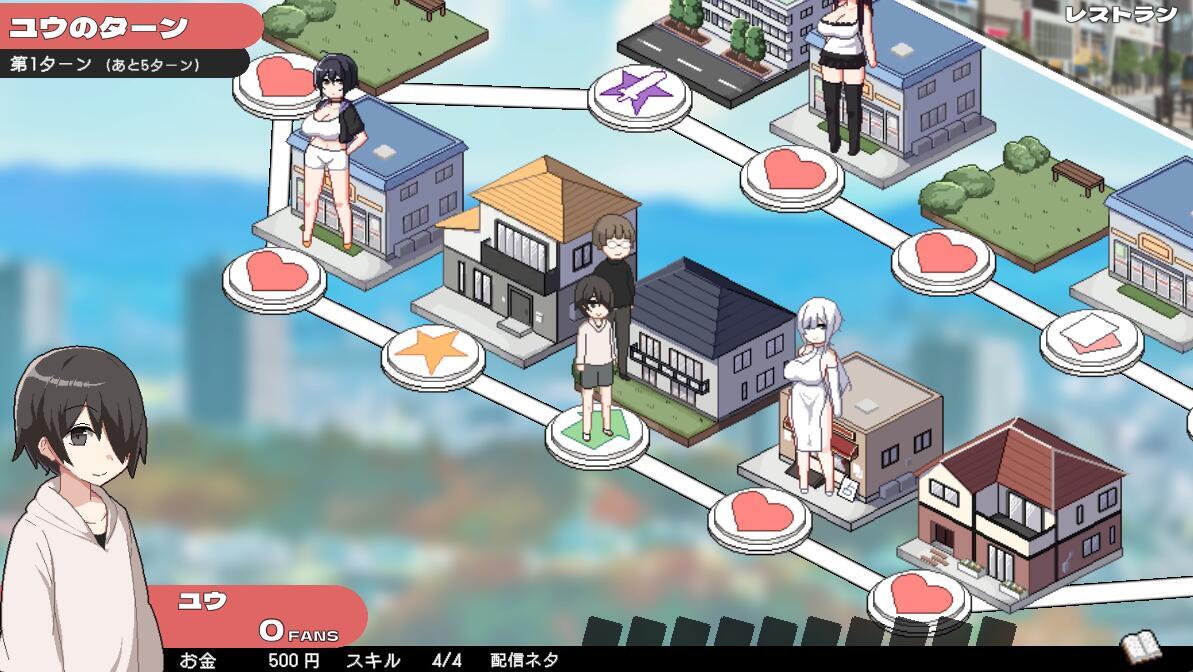Select the paper document board space
Image resolution: width=1193 pixels, height=672 pixels.
(1090, 333)
